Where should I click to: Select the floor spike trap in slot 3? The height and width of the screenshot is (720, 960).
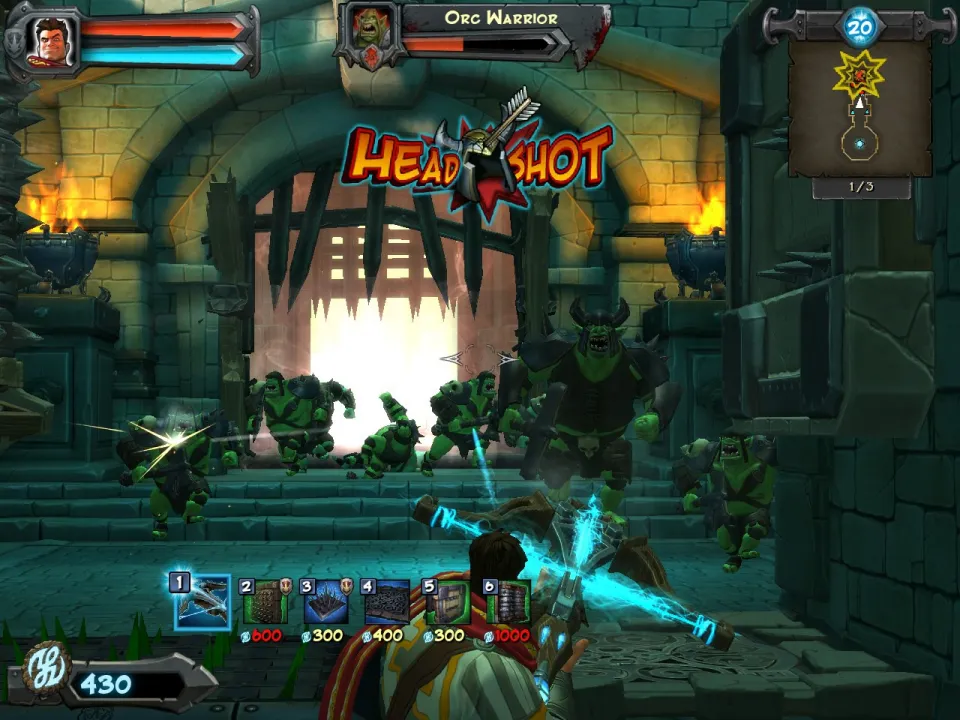point(327,603)
